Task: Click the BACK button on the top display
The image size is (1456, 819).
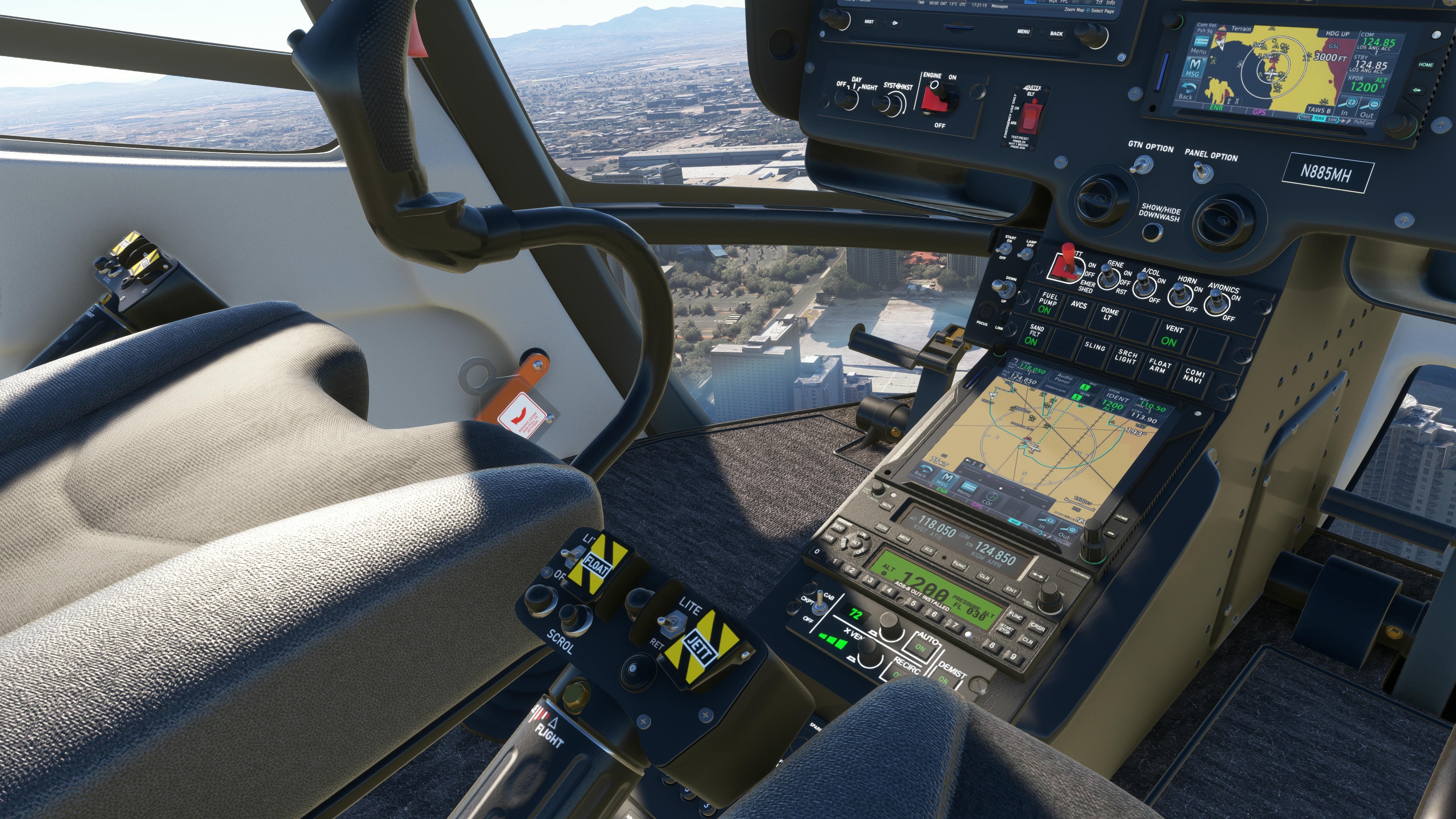Action: point(1056,34)
